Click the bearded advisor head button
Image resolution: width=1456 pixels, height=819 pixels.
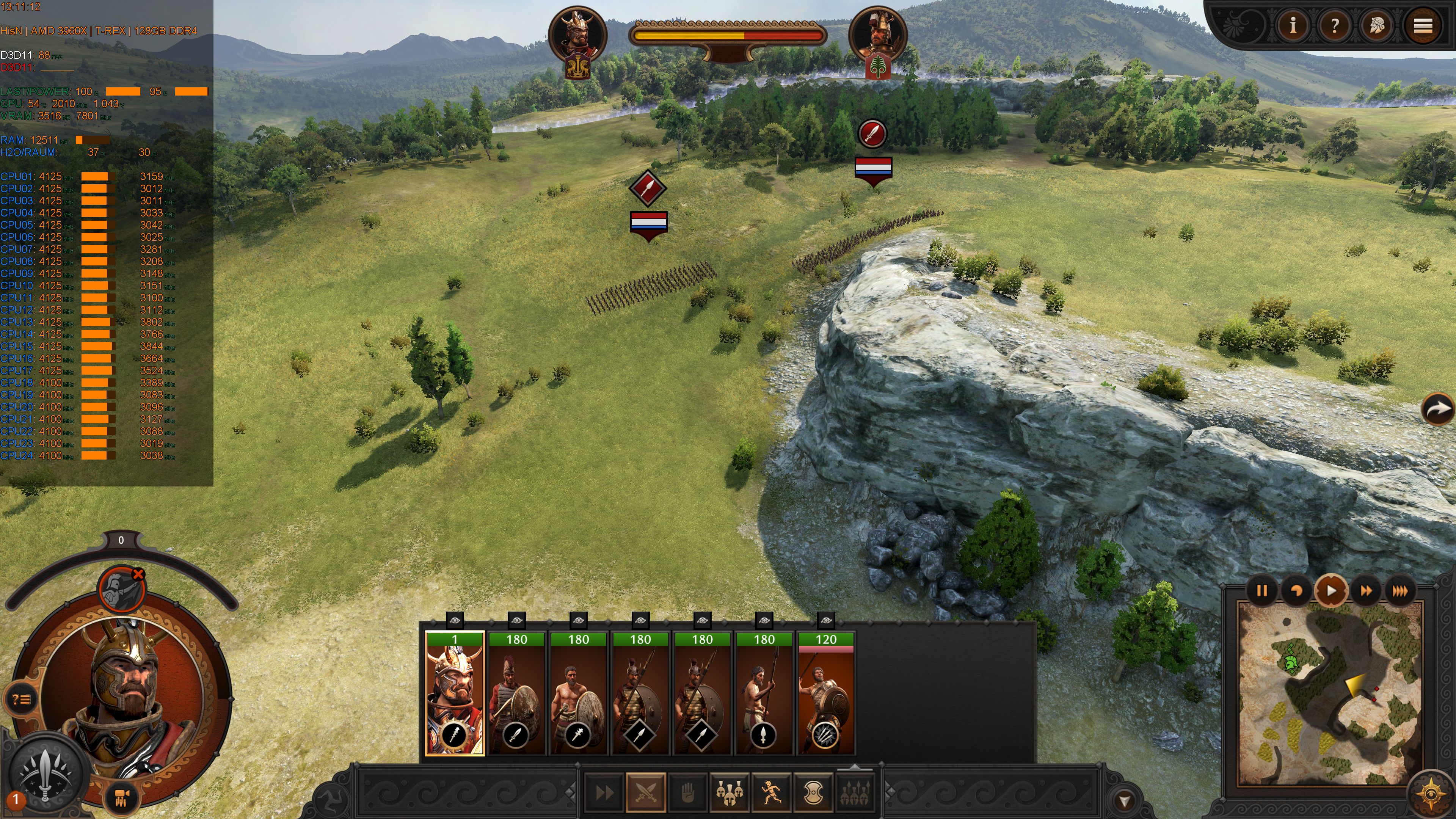[x=1377, y=25]
